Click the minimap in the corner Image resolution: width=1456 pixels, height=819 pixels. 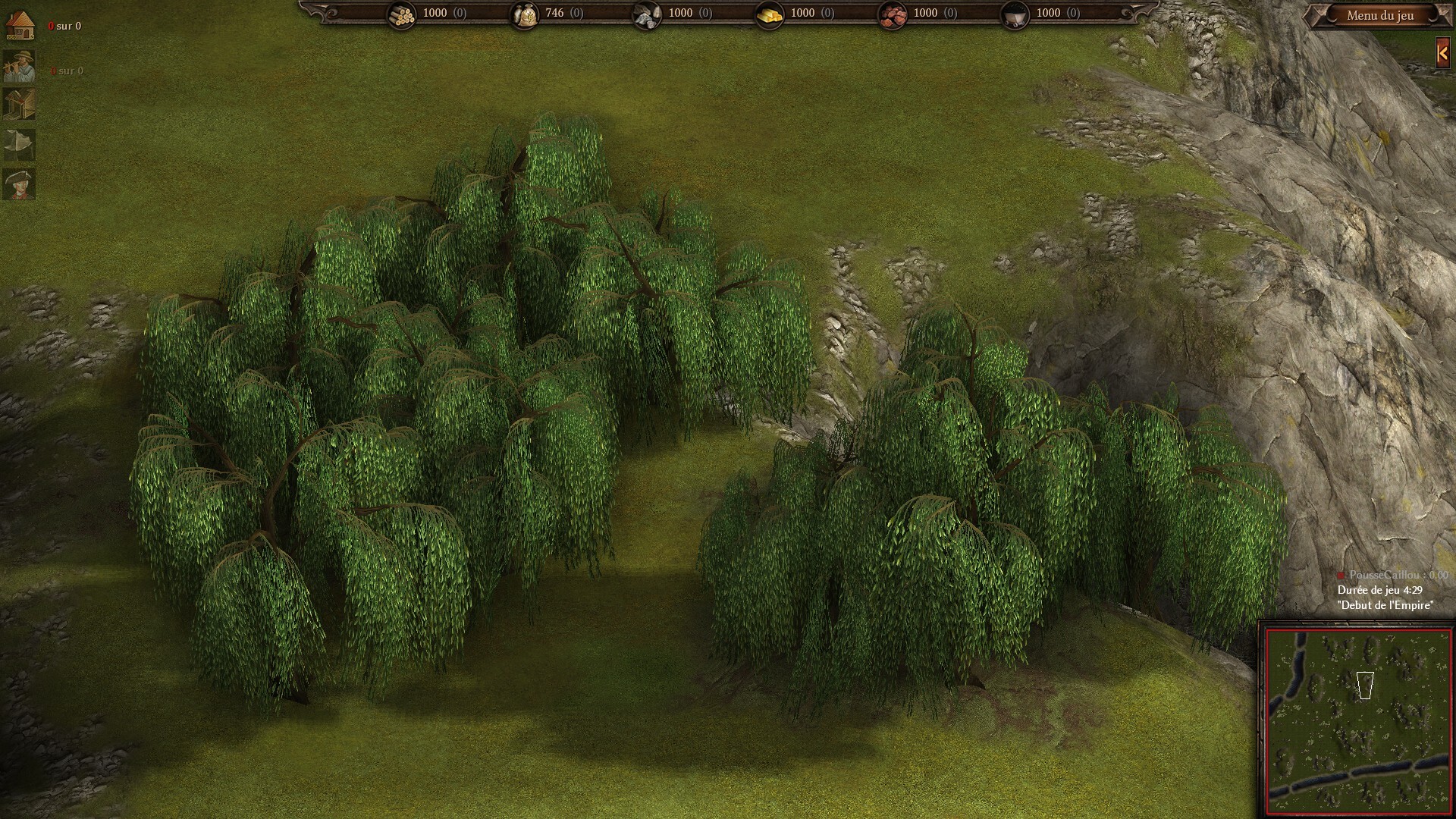tap(1358, 721)
